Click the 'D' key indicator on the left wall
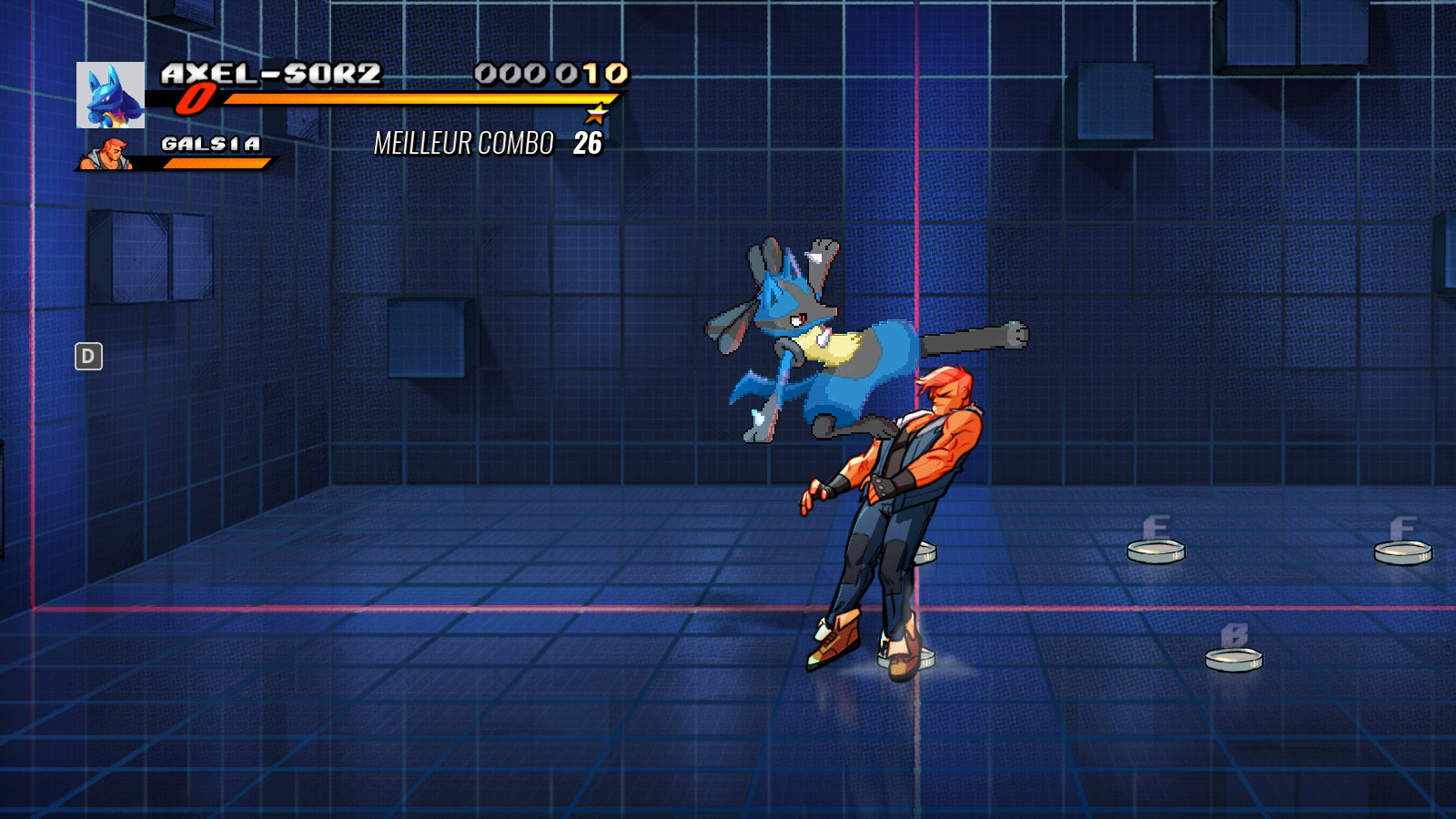1456x819 pixels. pos(87,357)
